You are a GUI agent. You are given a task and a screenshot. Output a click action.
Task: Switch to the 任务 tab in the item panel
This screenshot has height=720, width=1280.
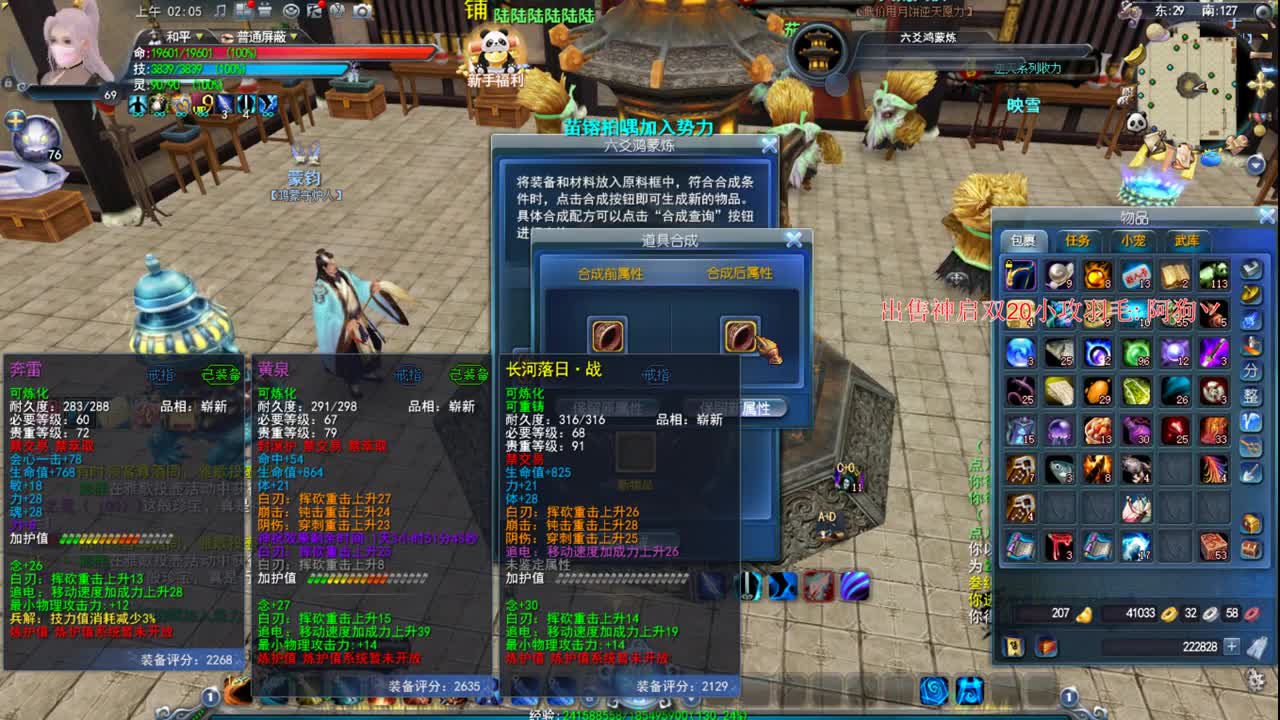tap(1077, 239)
